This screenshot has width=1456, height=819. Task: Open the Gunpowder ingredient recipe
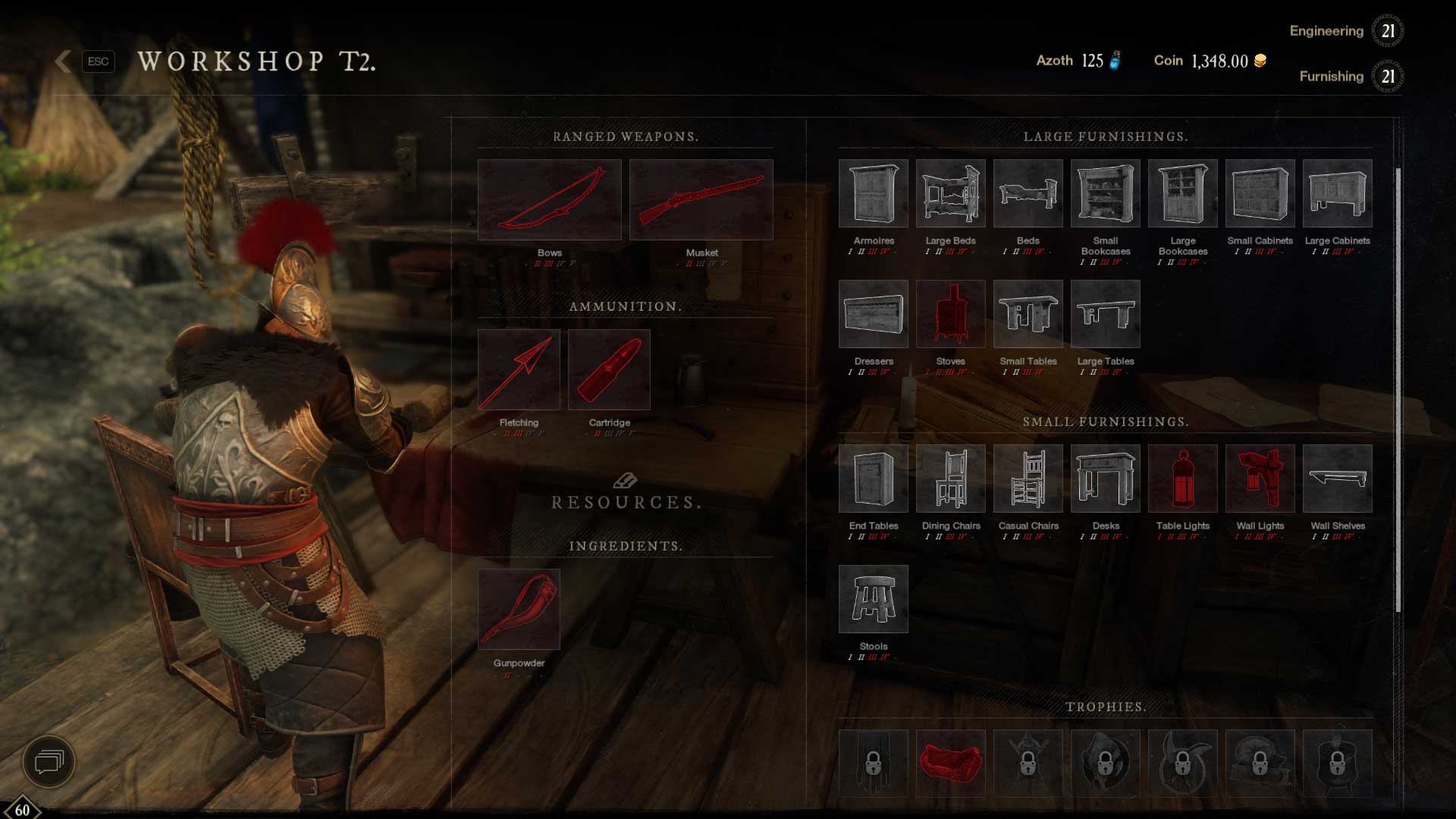(519, 609)
